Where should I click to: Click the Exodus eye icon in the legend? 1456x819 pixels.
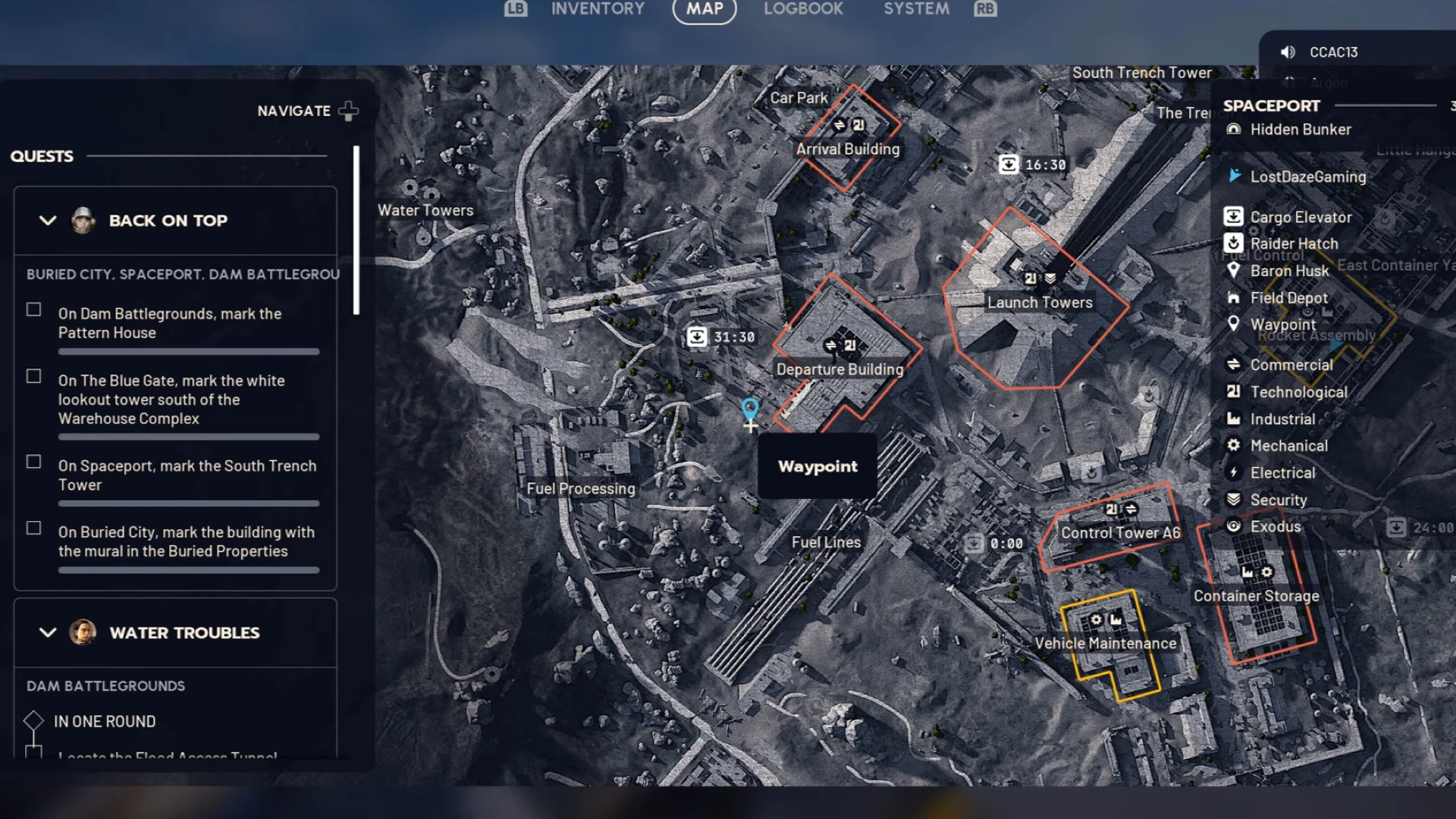tap(1235, 526)
